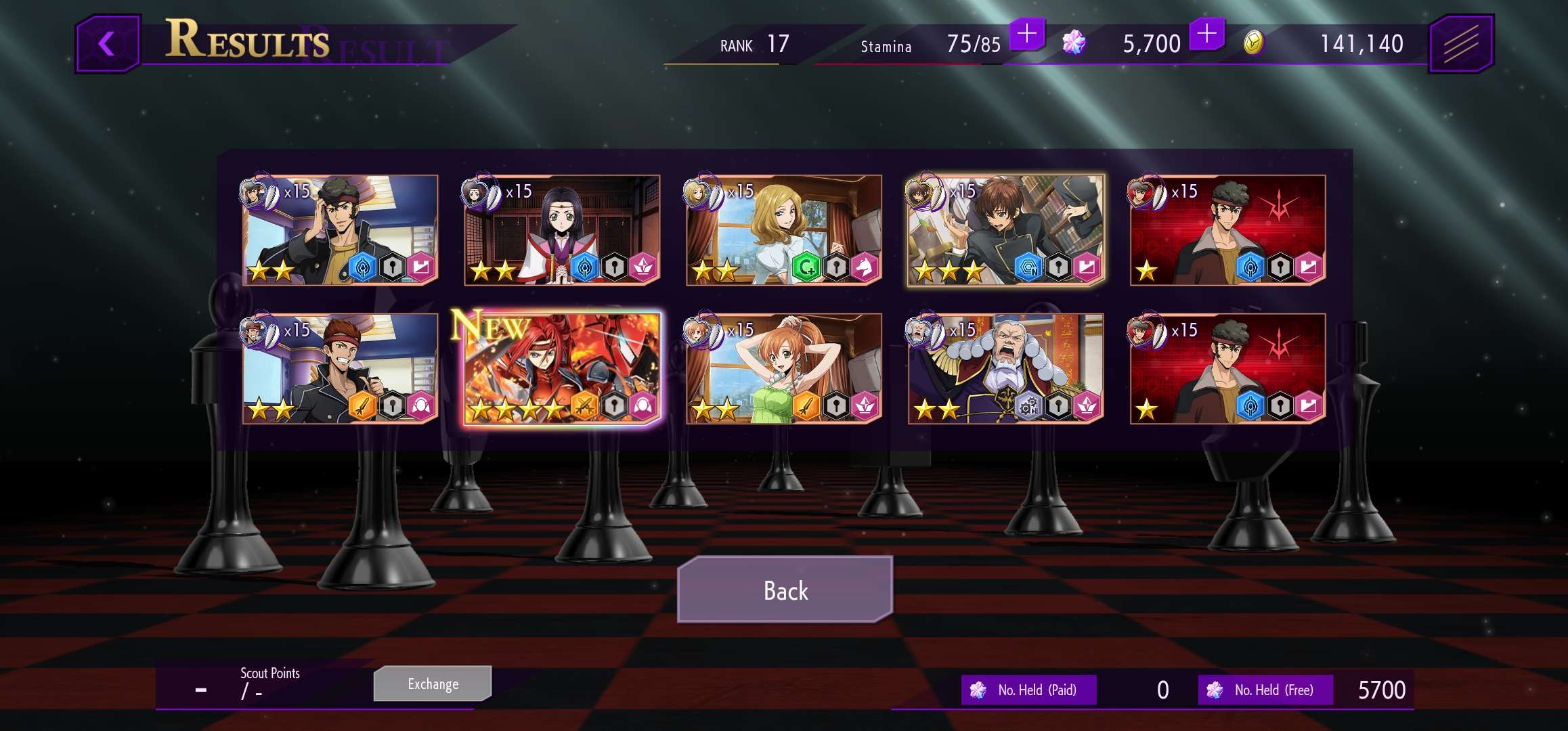View the white-haired shouting nobleman card

[1005, 369]
